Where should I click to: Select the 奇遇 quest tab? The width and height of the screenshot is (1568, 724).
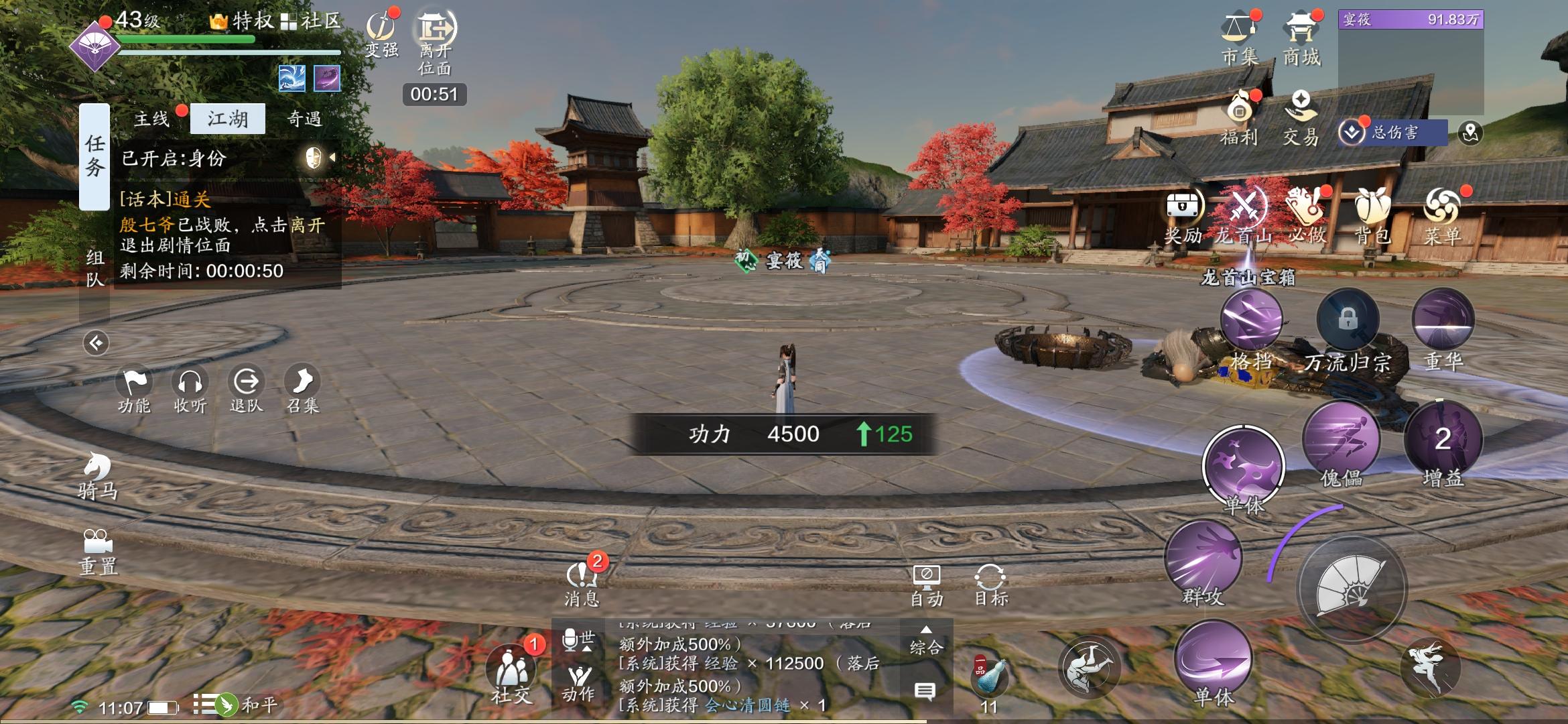[304, 119]
